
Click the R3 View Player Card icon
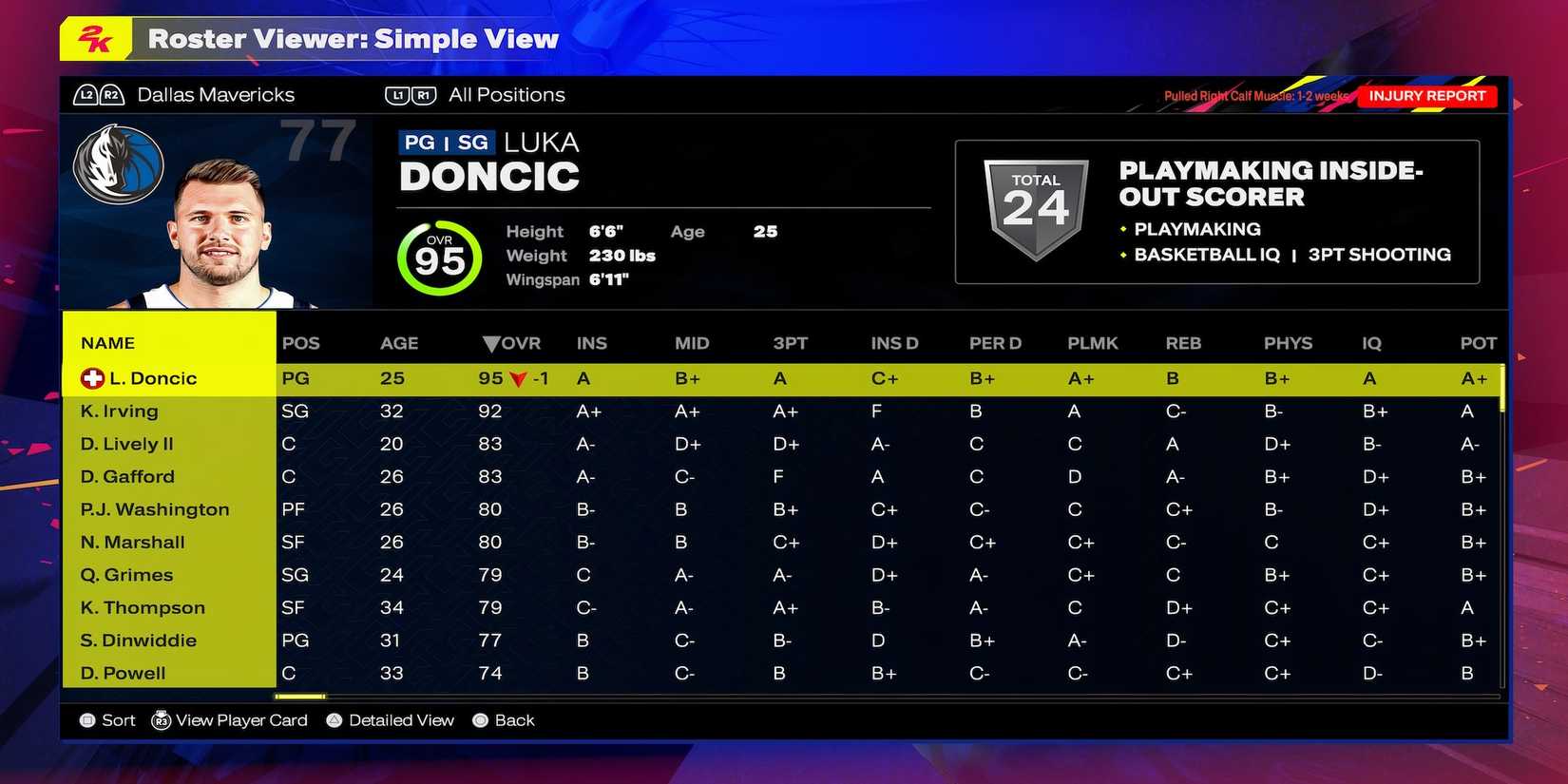pos(162,720)
